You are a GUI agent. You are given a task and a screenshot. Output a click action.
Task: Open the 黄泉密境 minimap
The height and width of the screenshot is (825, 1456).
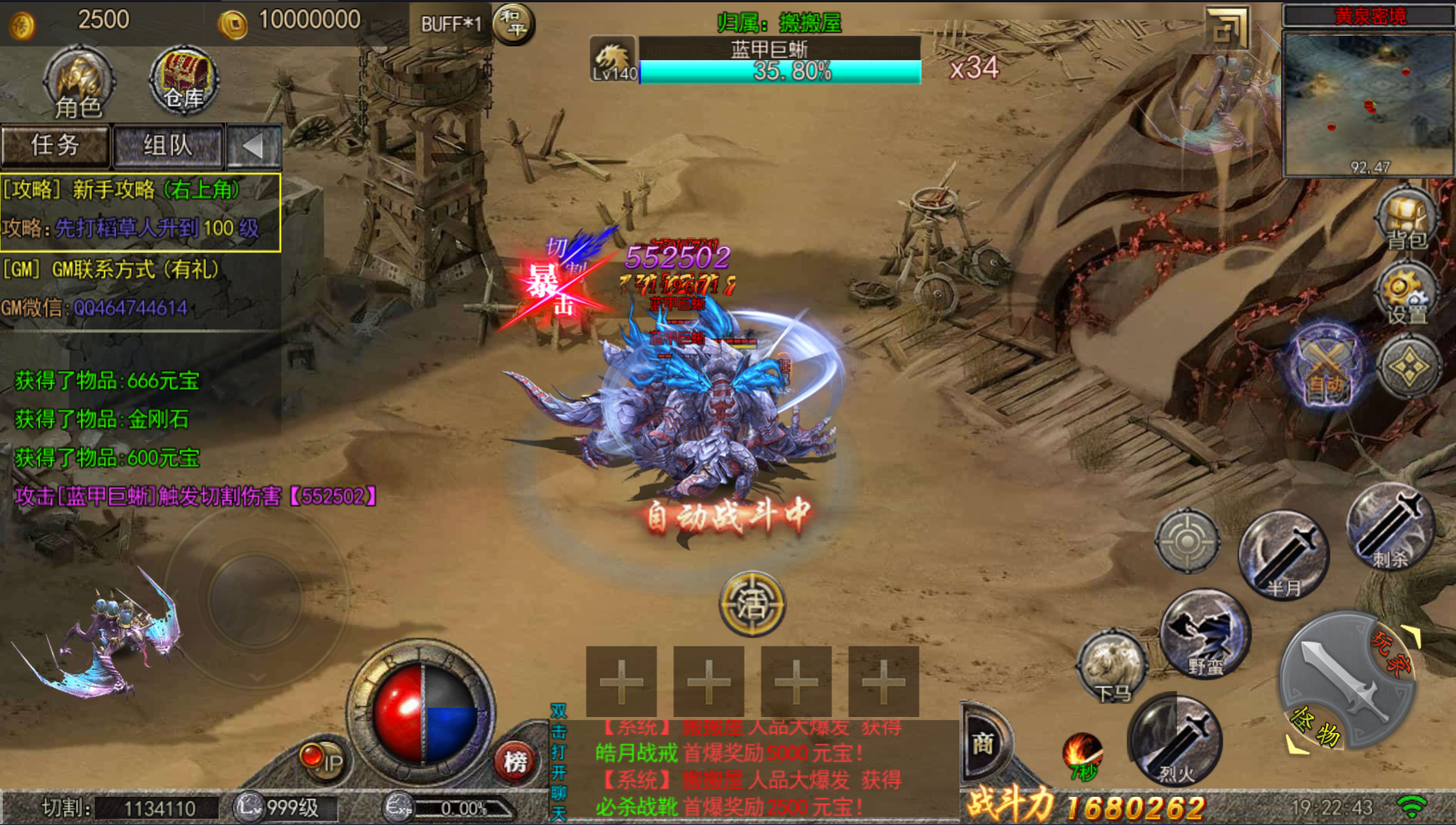[x=1368, y=103]
